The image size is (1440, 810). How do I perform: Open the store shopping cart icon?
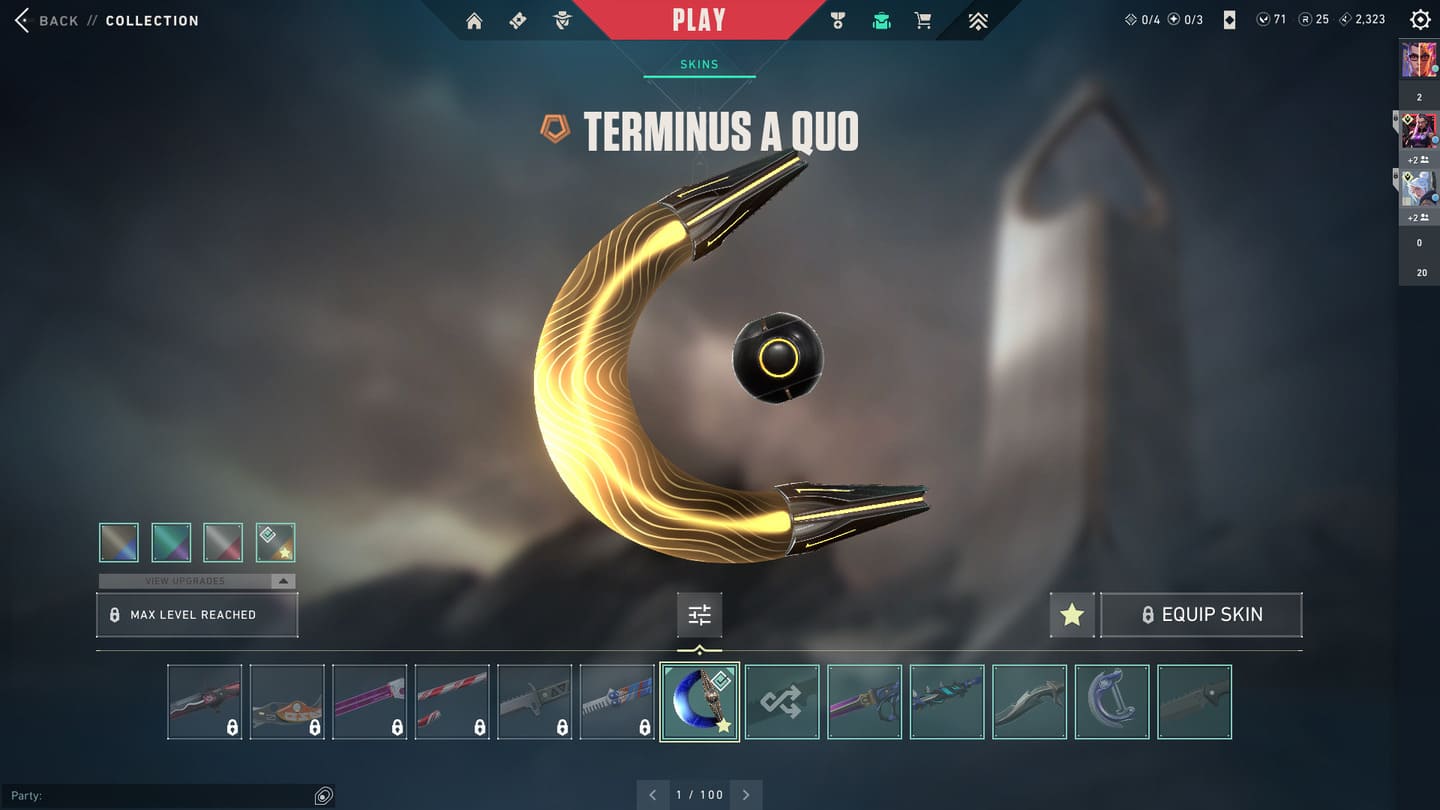click(924, 21)
